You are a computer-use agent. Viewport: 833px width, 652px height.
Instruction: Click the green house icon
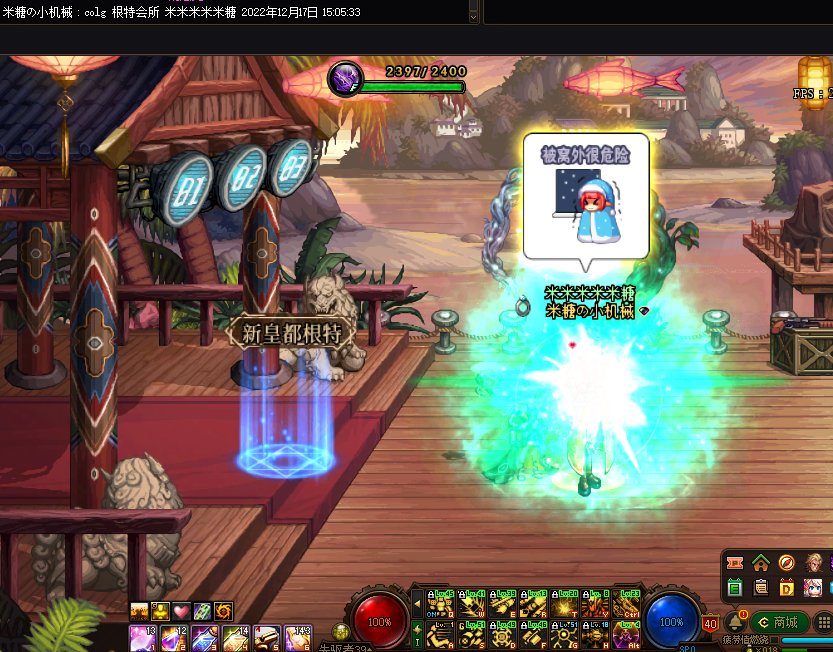coord(761,563)
